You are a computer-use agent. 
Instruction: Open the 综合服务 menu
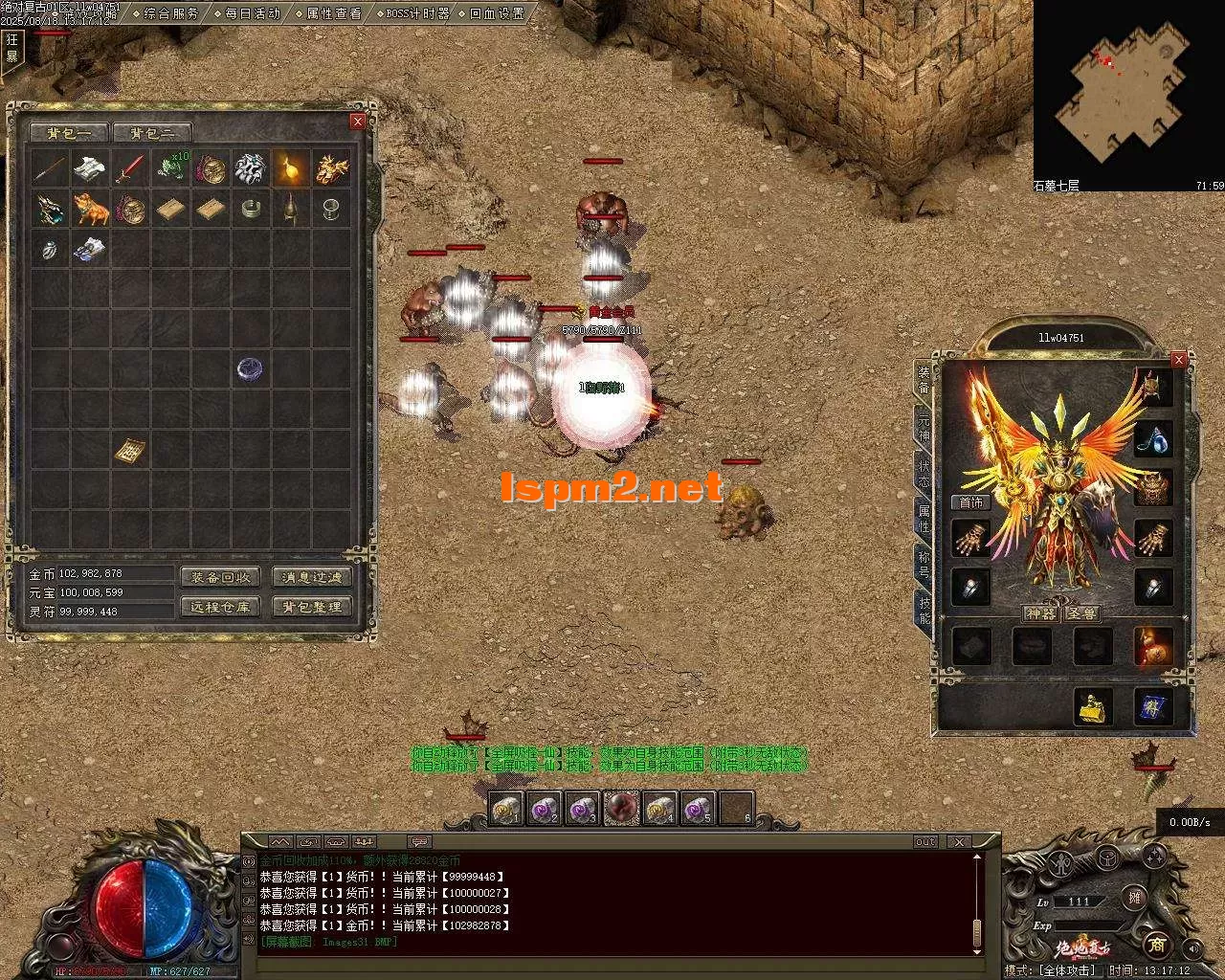click(171, 13)
